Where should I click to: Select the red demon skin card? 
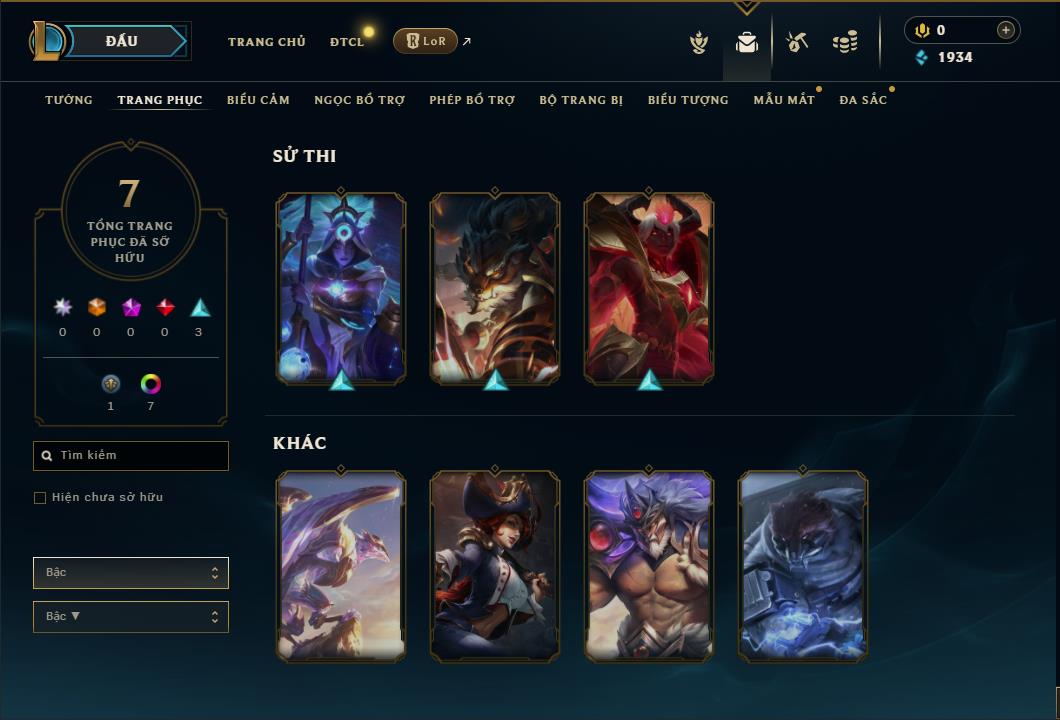click(x=649, y=287)
